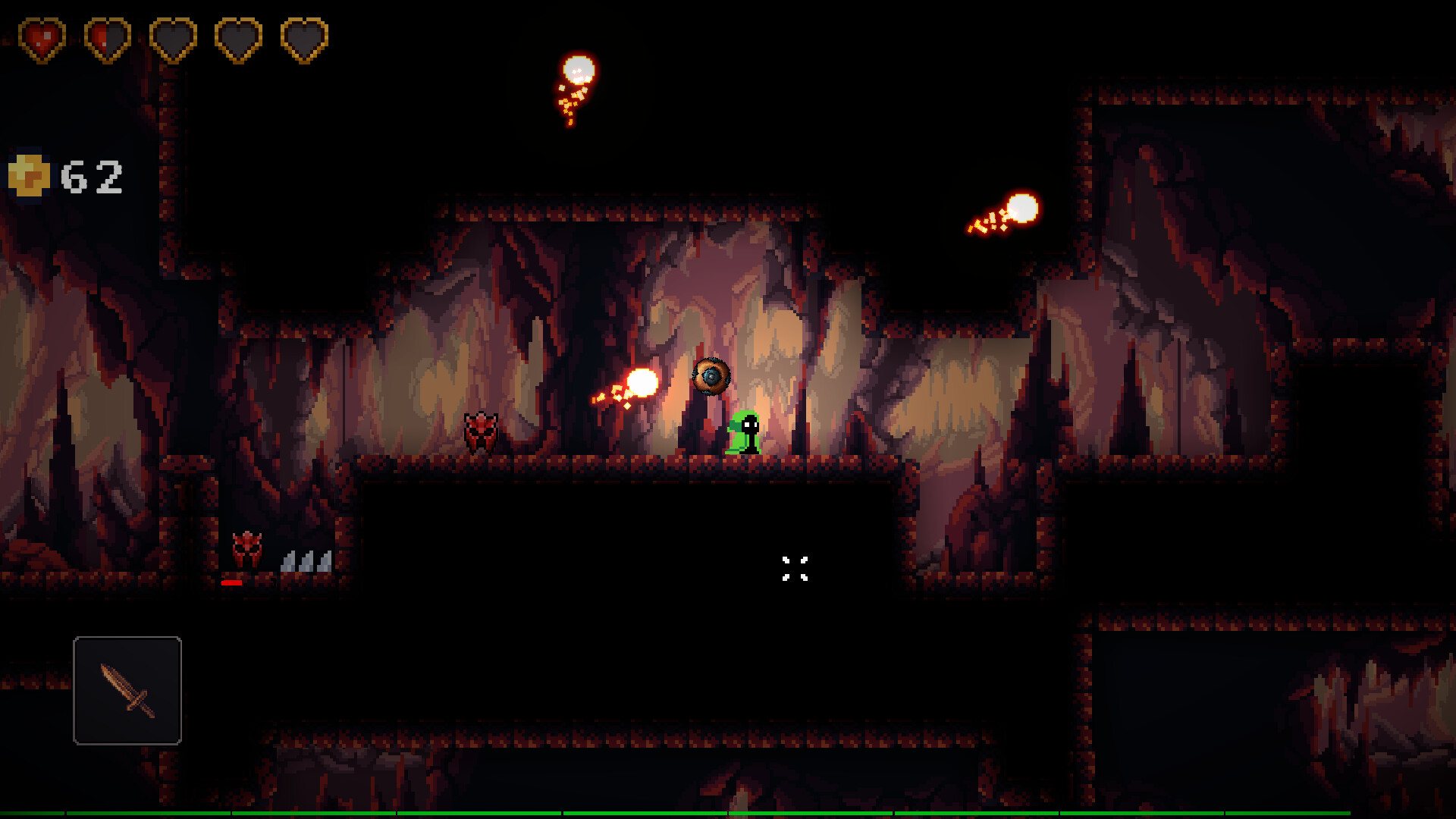Click the green progress bar at the bottom

(728, 815)
